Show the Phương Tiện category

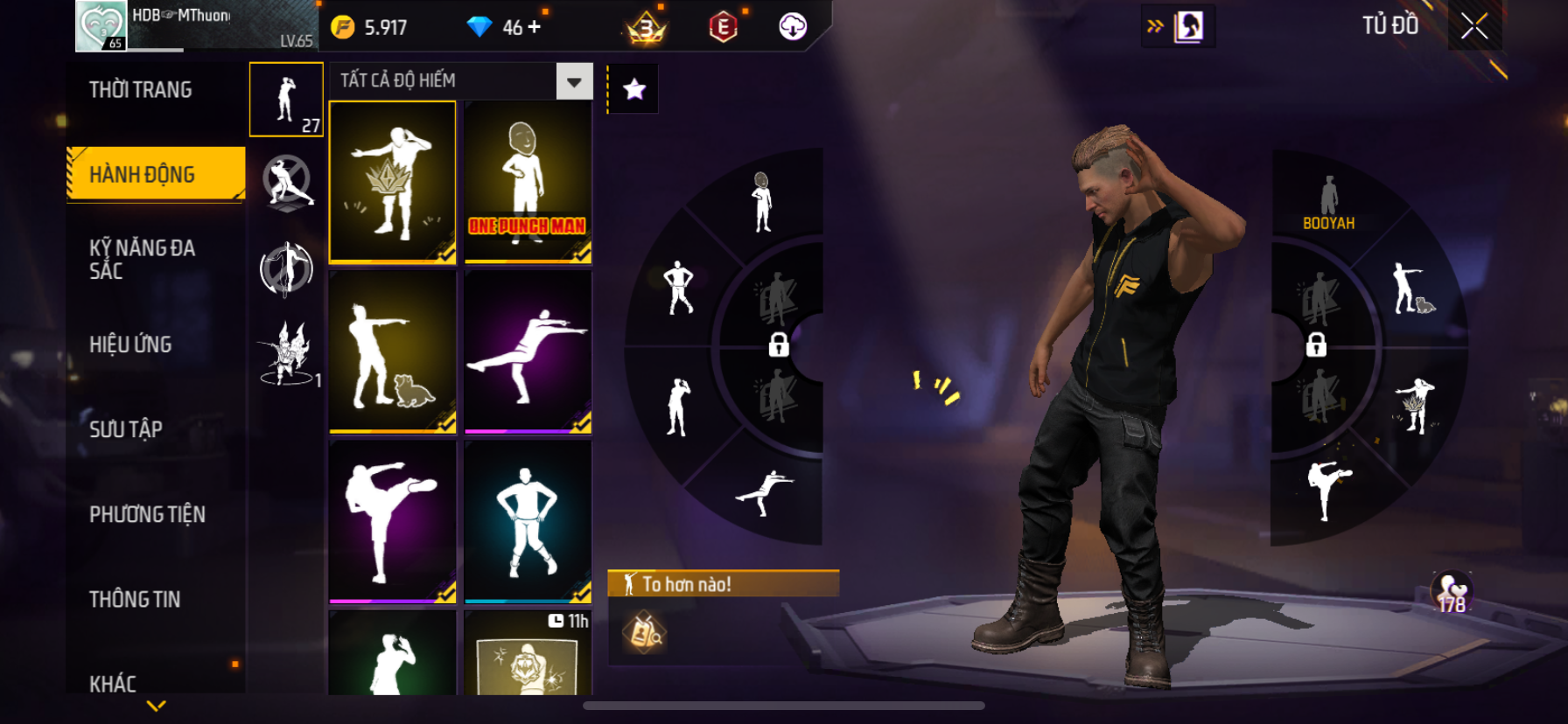coord(147,514)
